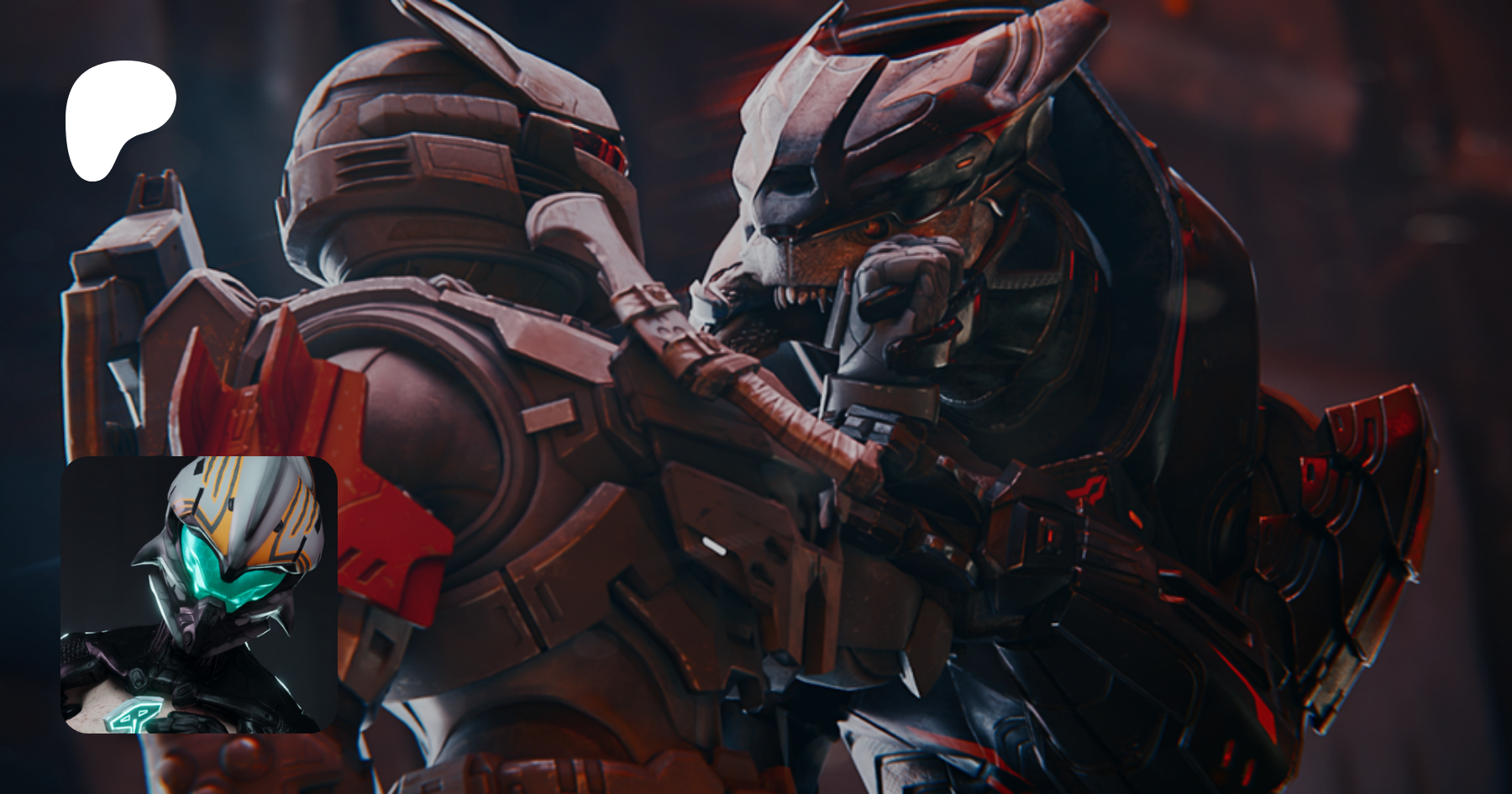
Task: Click the white Patreon logo
Action: point(118,118)
